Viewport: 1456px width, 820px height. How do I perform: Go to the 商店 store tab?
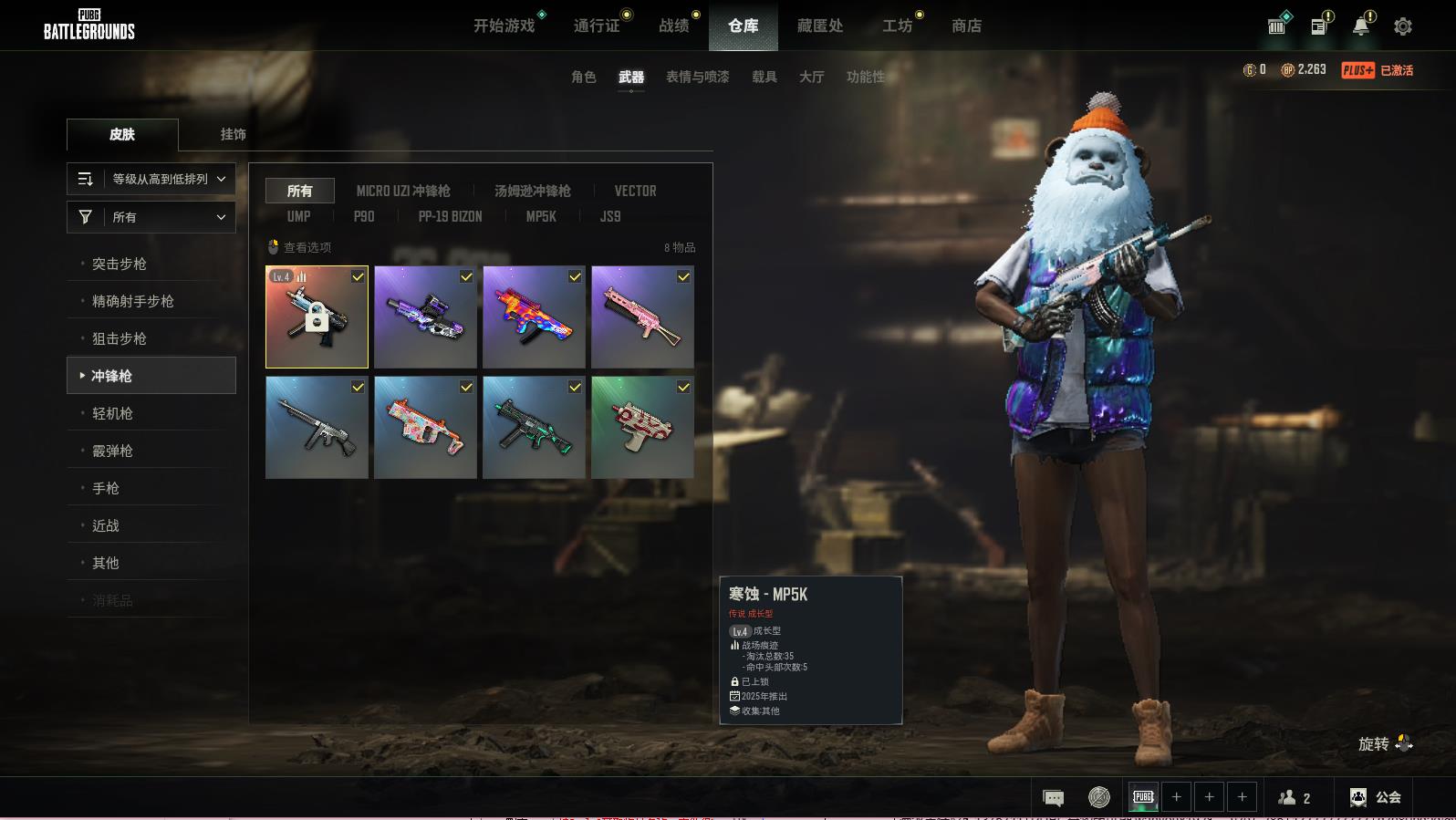(966, 26)
